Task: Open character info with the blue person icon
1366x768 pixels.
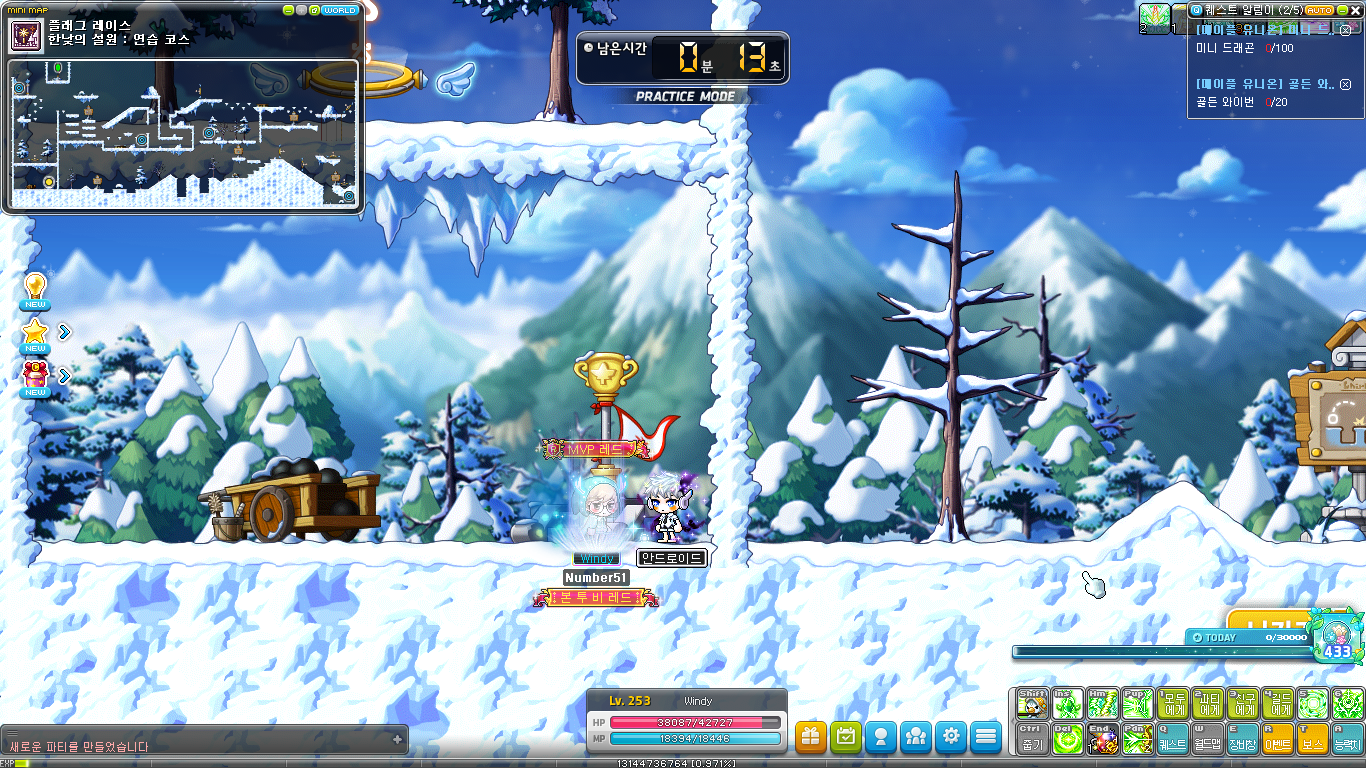Action: [880, 737]
